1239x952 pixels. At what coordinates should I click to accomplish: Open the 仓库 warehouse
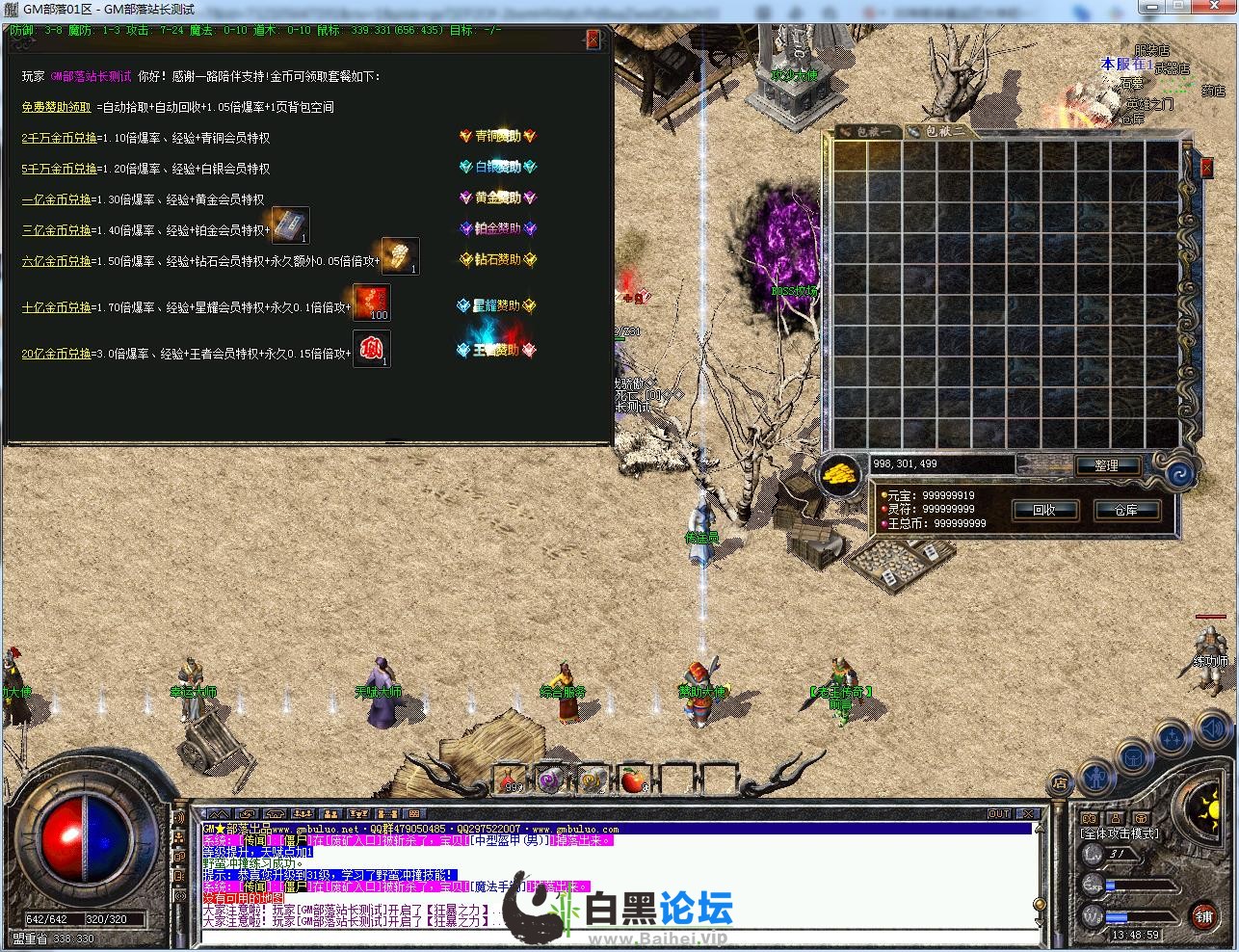(x=1125, y=510)
